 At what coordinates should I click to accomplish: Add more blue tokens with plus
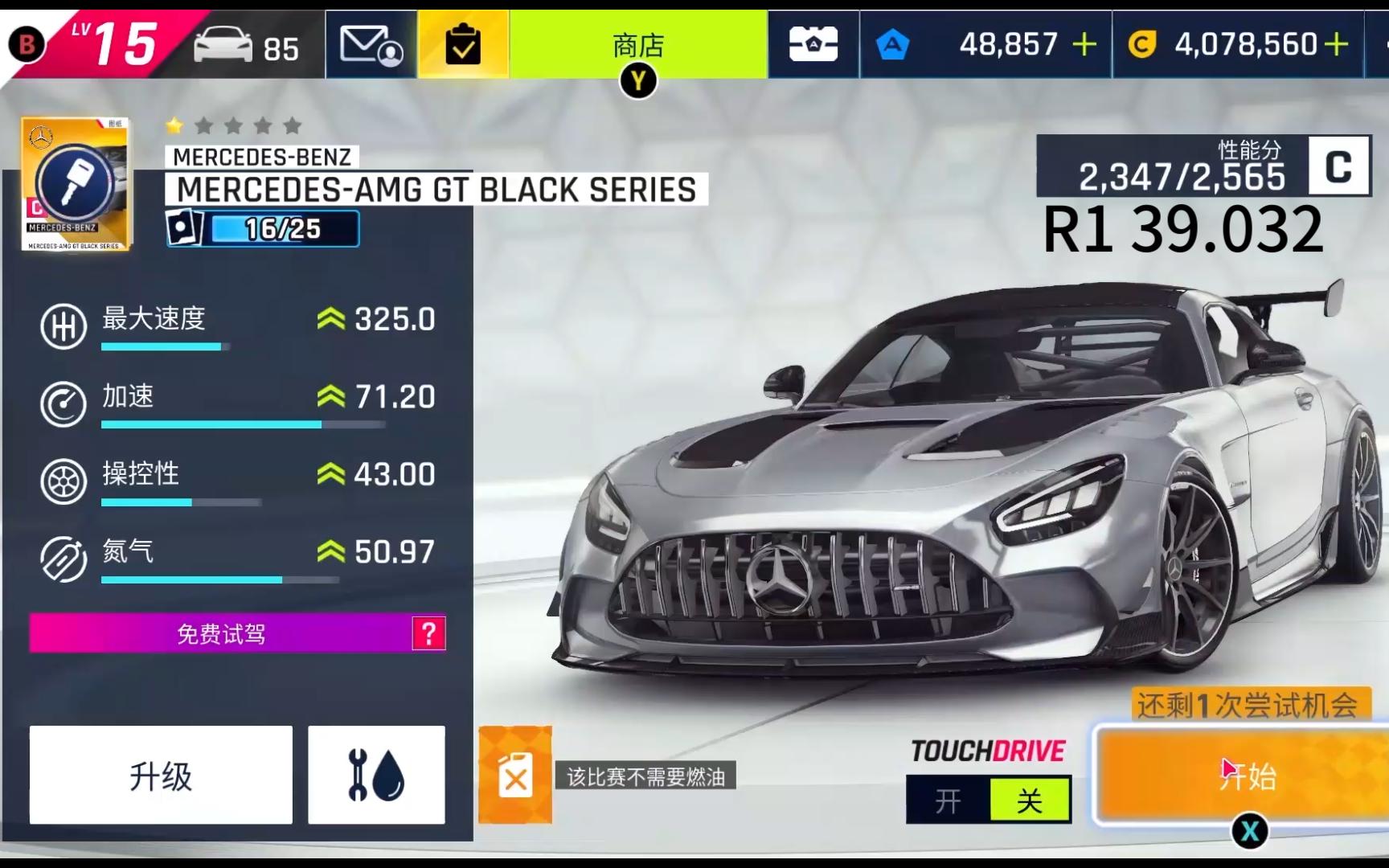click(x=1084, y=45)
